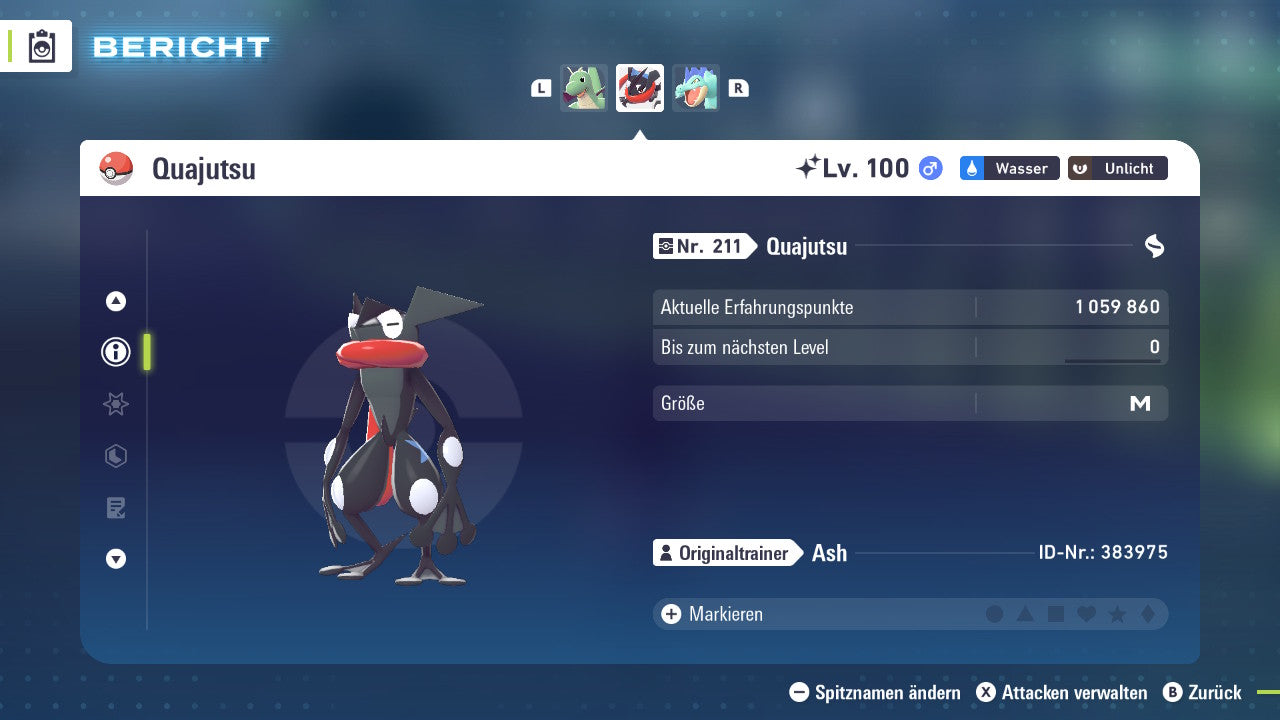1280x720 pixels.
Task: Select the moves star icon in the sidebar
Action: (115, 404)
